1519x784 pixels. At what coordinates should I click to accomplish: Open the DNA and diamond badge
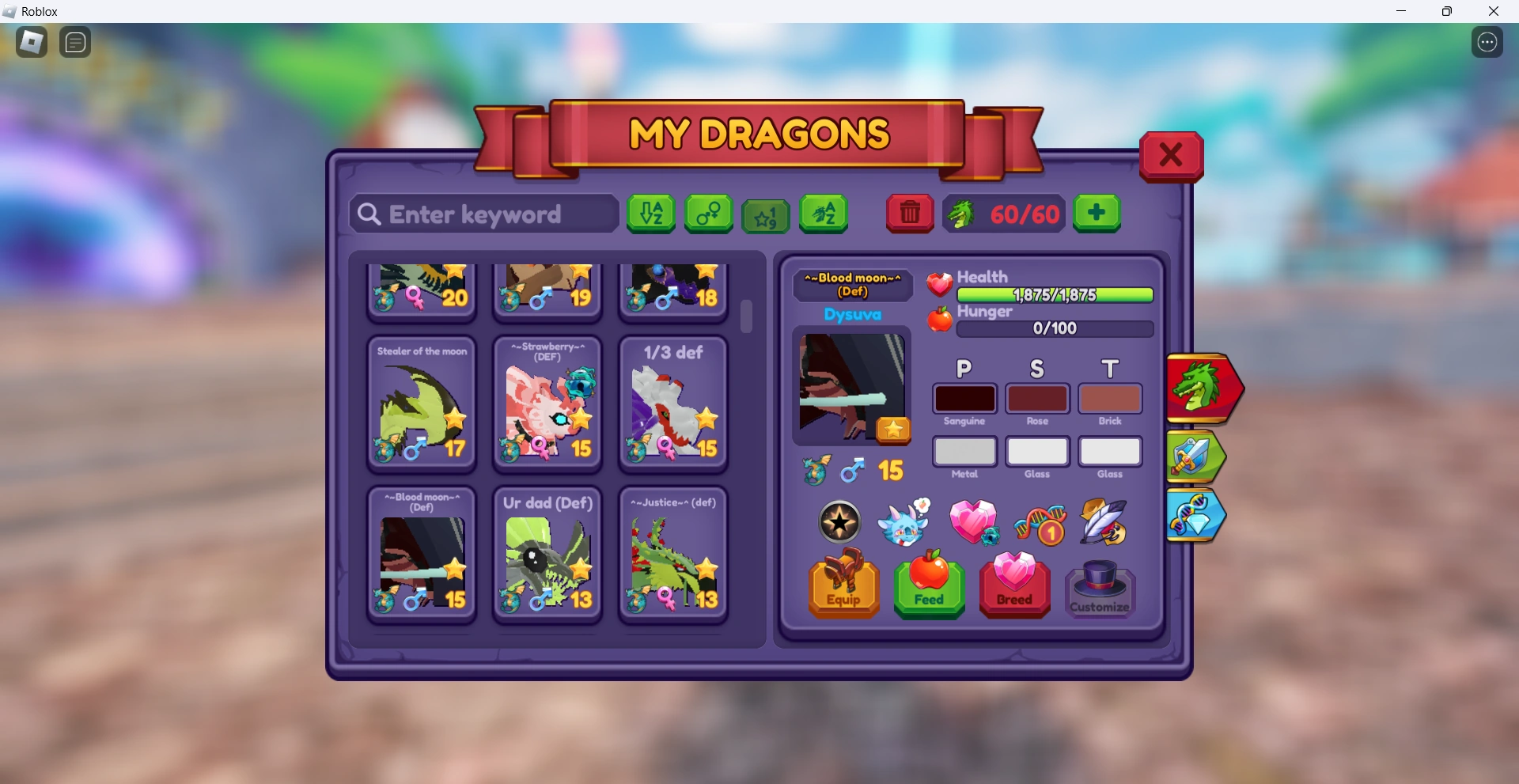click(x=1195, y=516)
